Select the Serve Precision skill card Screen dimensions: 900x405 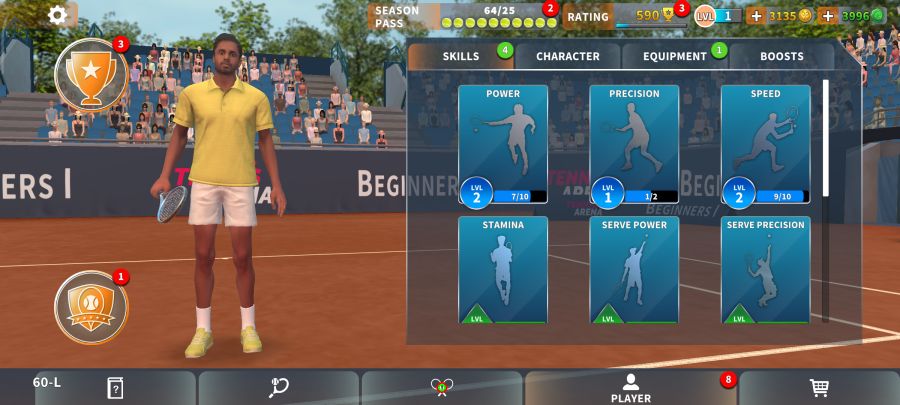point(765,270)
